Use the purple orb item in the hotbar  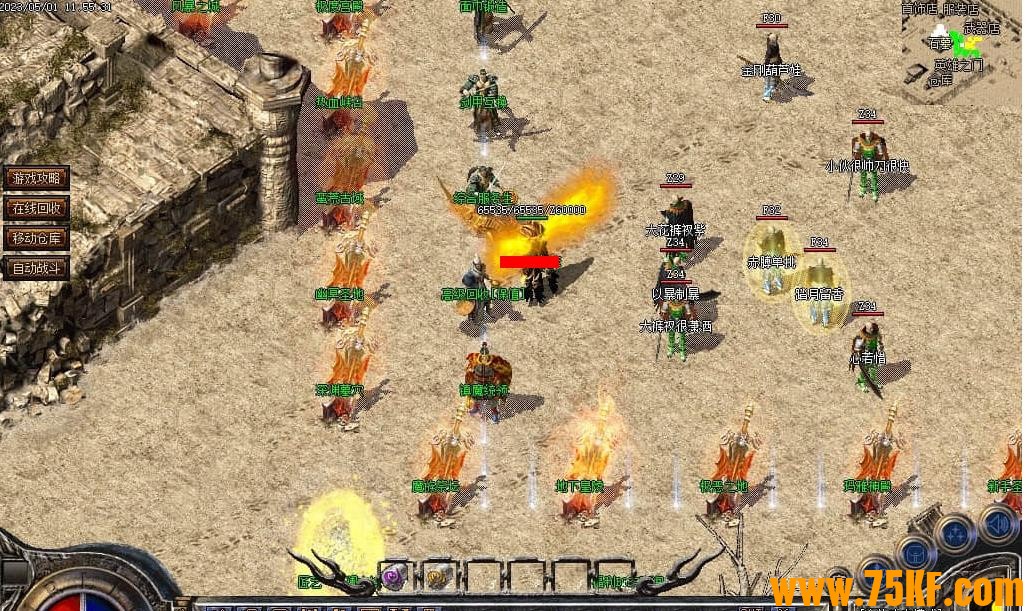pyautogui.click(x=393, y=575)
